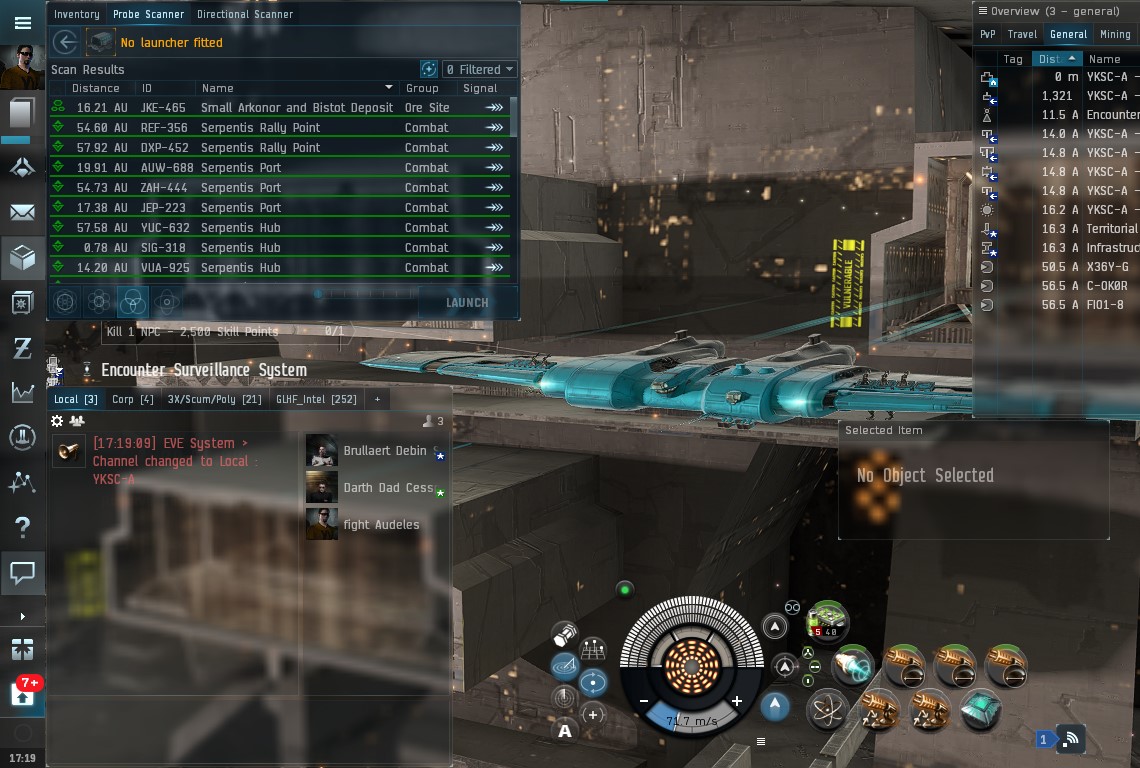Open the GLHF_Intel chat channel tab
Viewport: 1140px width, 768px height.
click(x=316, y=399)
